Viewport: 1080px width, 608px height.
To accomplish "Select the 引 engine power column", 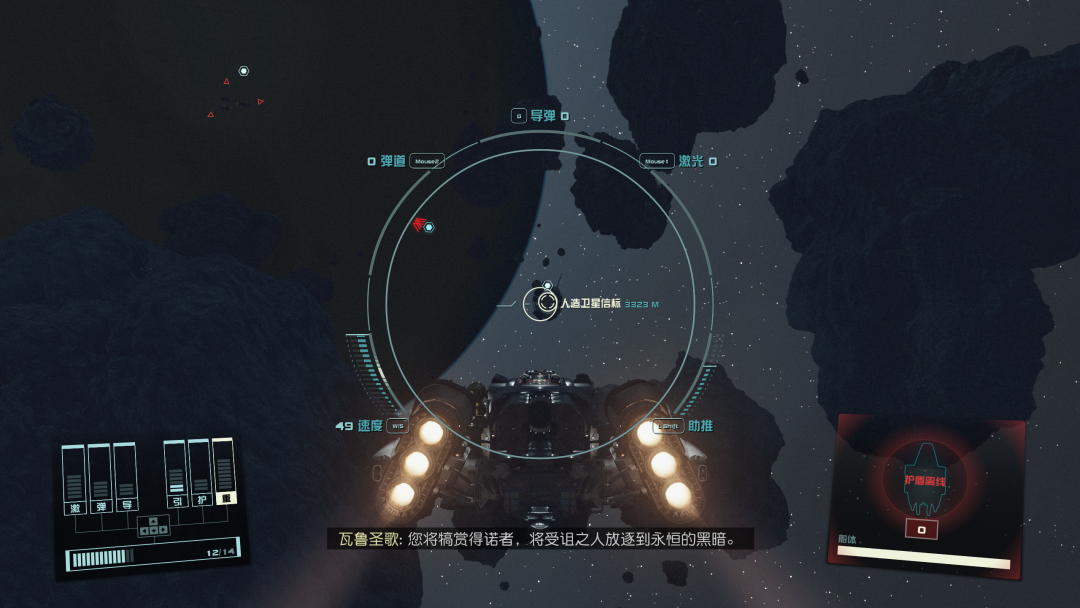I will [x=175, y=475].
